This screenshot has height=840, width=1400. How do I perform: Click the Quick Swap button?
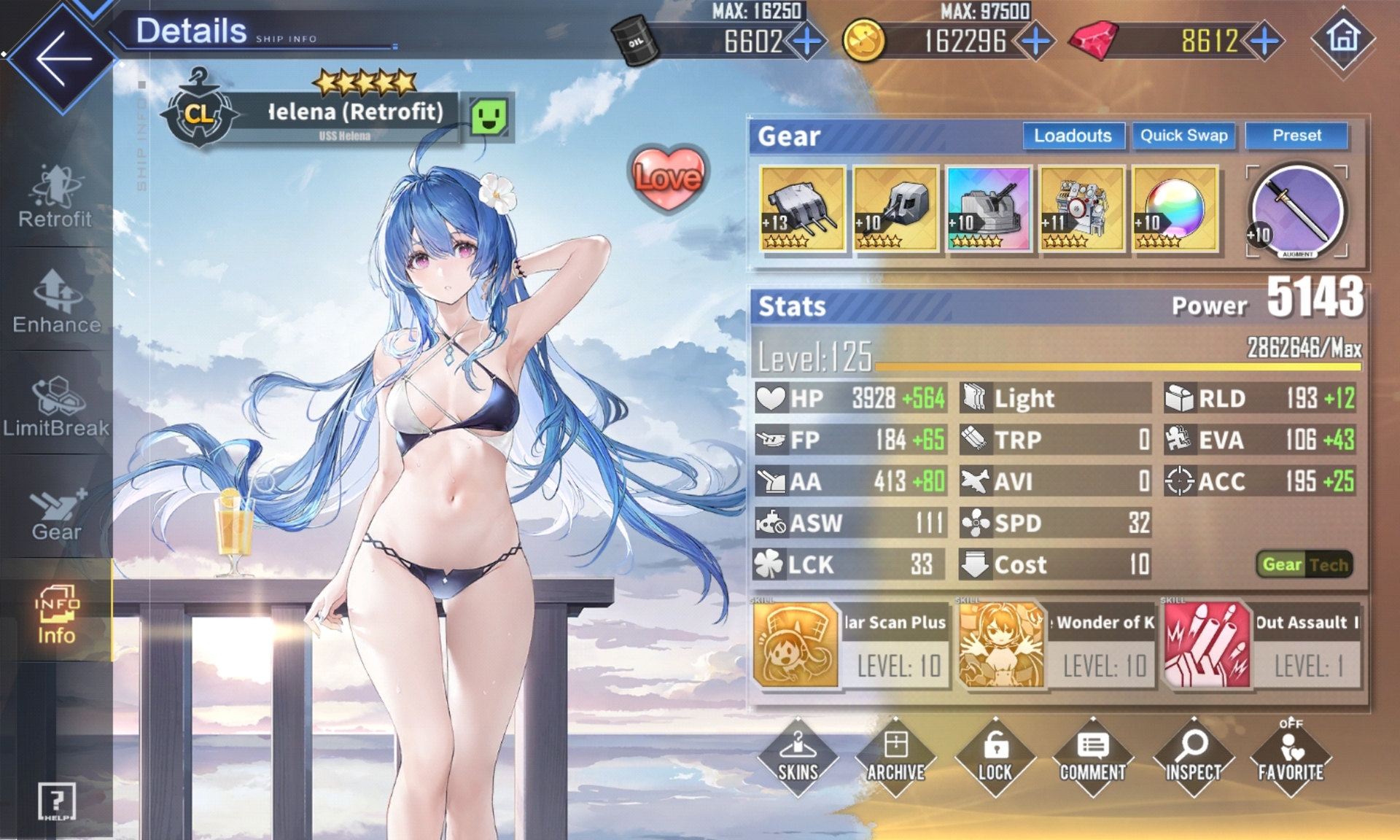(1183, 136)
